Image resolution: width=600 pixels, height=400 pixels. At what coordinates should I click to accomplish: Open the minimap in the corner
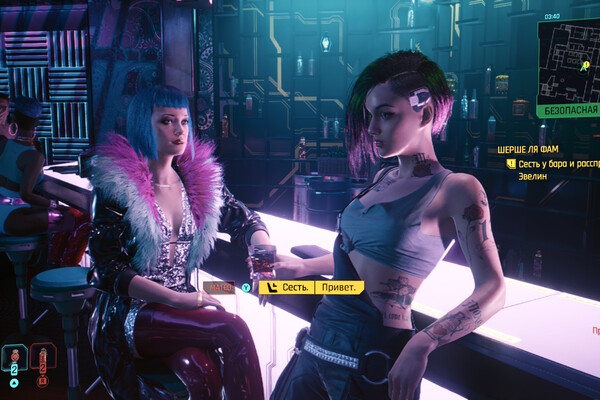pos(570,60)
